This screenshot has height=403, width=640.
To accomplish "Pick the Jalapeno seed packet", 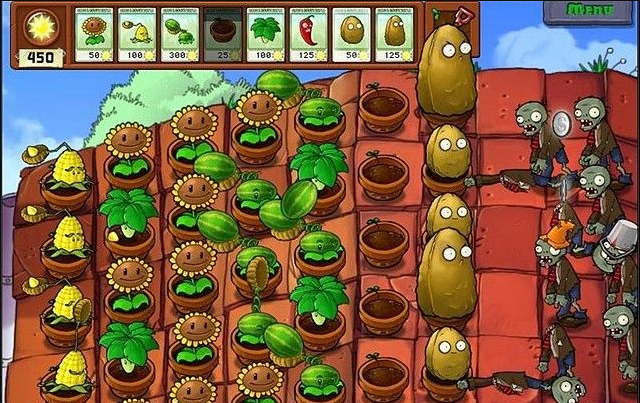I will (x=308, y=33).
